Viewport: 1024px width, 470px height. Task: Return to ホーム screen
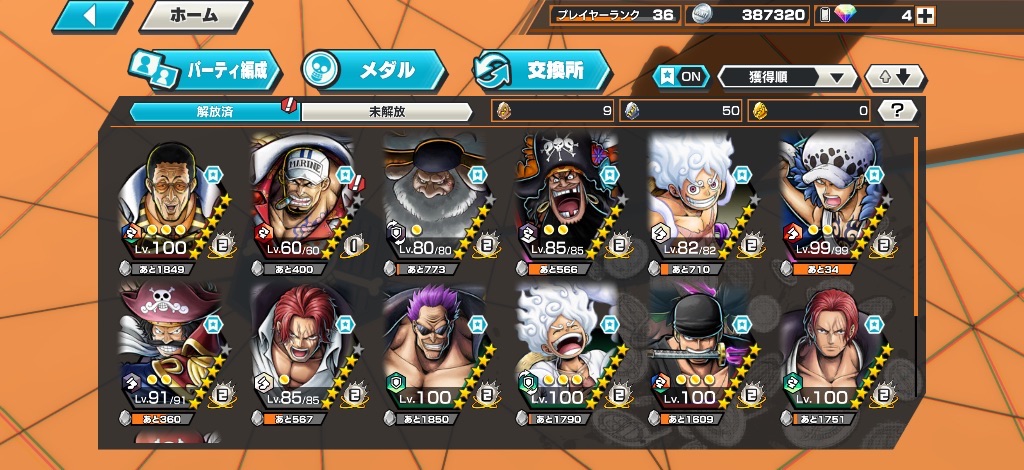pos(193,16)
